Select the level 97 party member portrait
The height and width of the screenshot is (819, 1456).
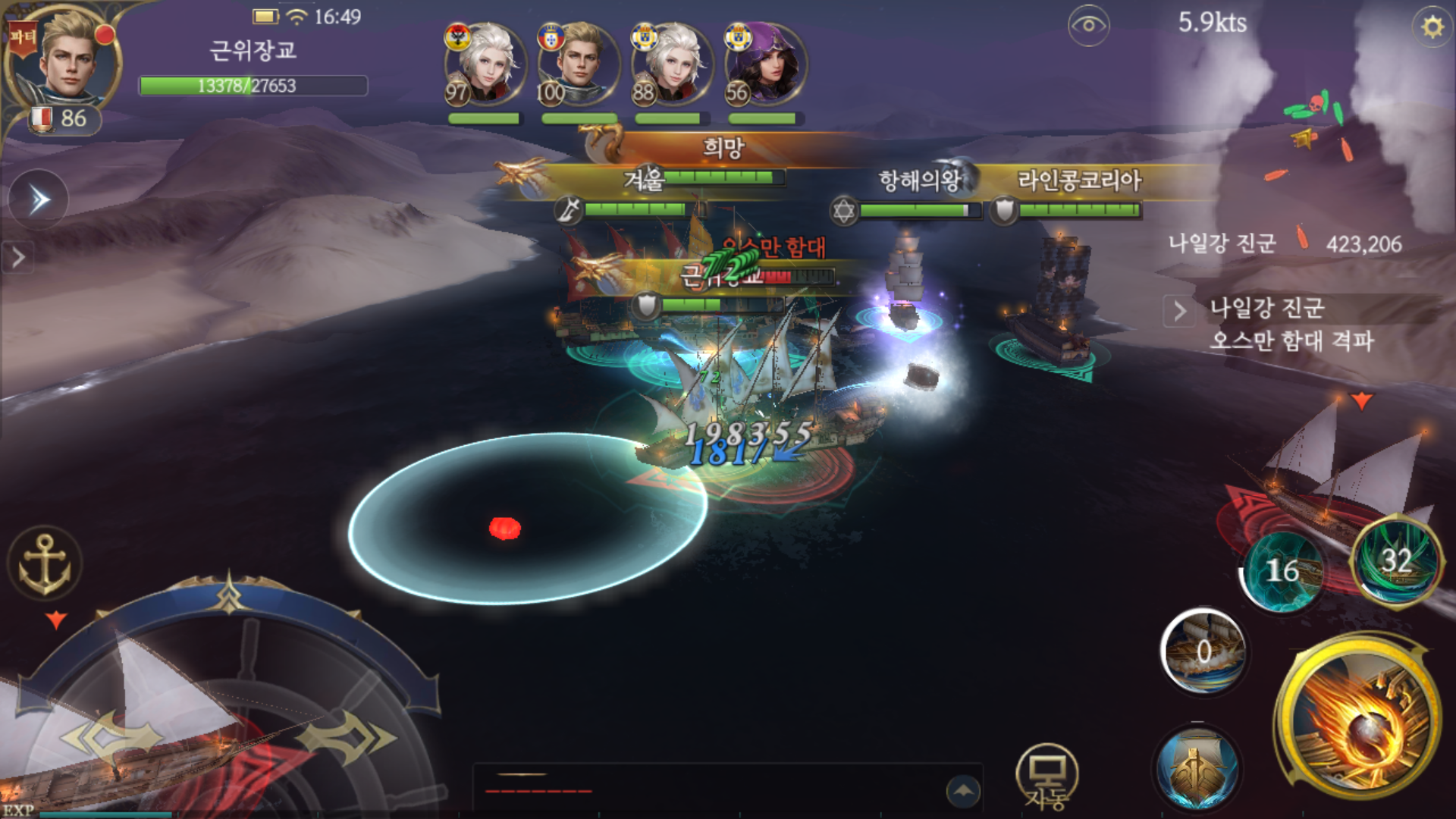(x=484, y=64)
